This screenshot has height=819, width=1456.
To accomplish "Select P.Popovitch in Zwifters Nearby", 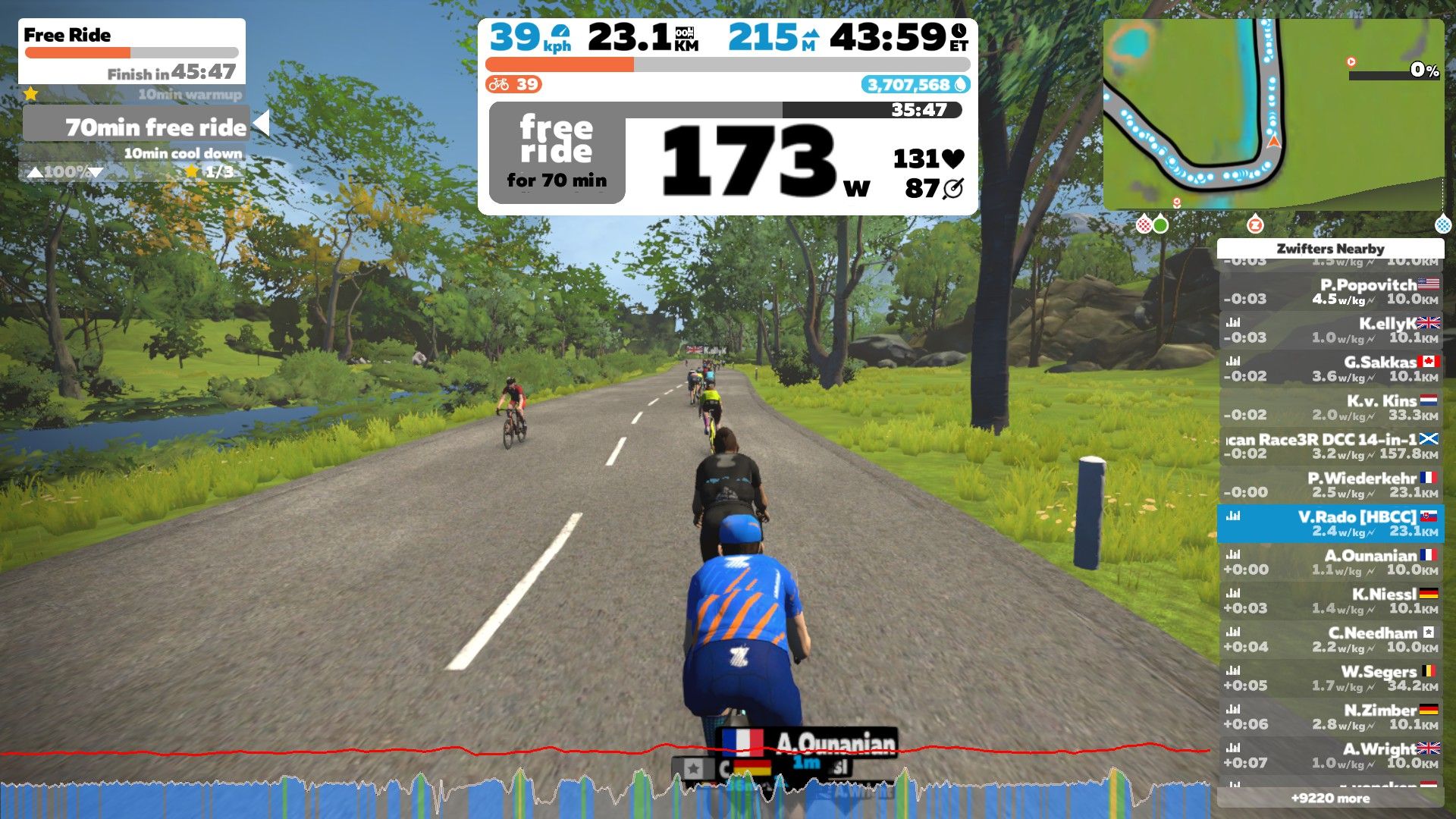I will tap(1331, 291).
